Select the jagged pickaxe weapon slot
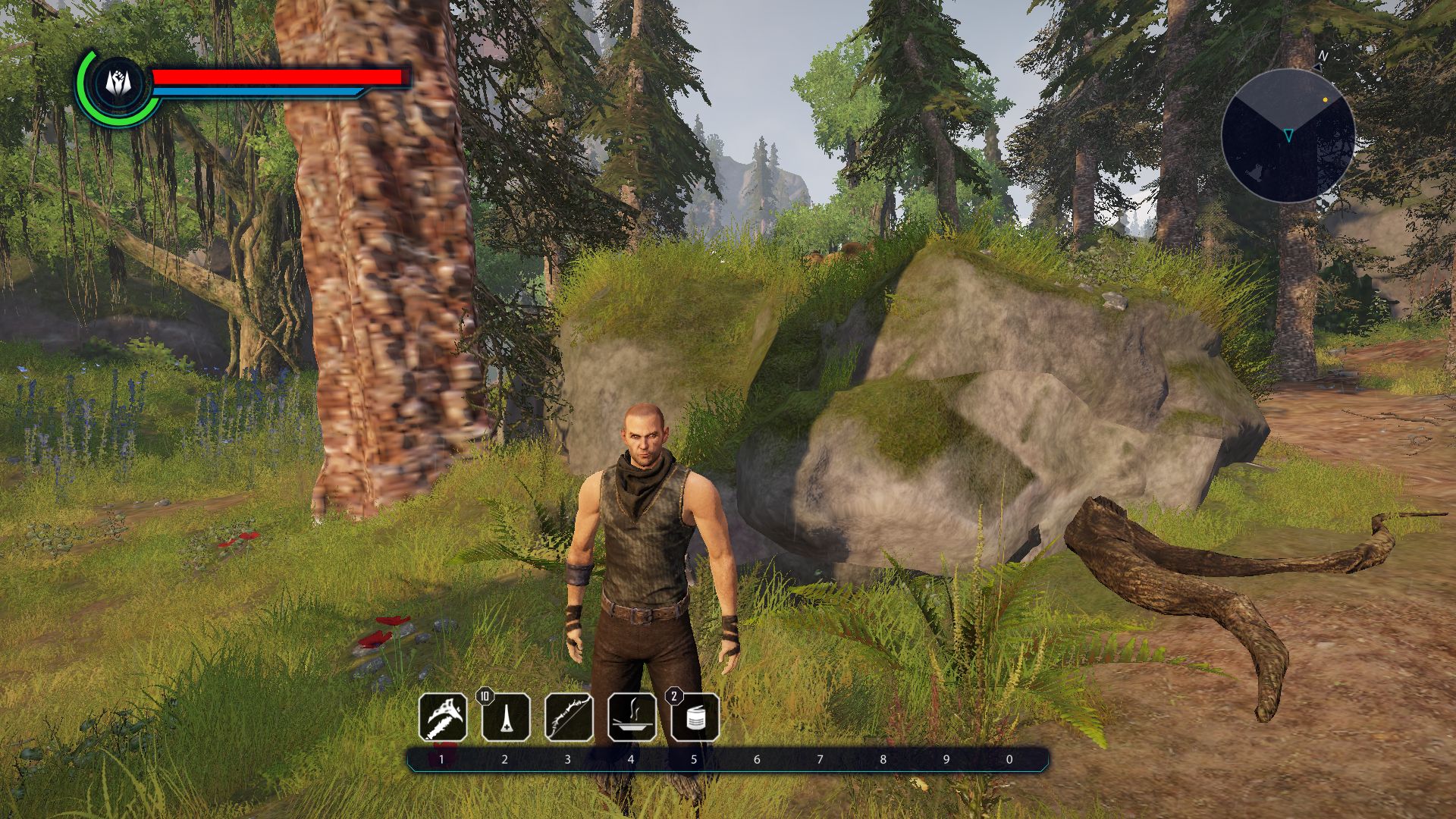The width and height of the screenshot is (1456, 819). (x=443, y=717)
